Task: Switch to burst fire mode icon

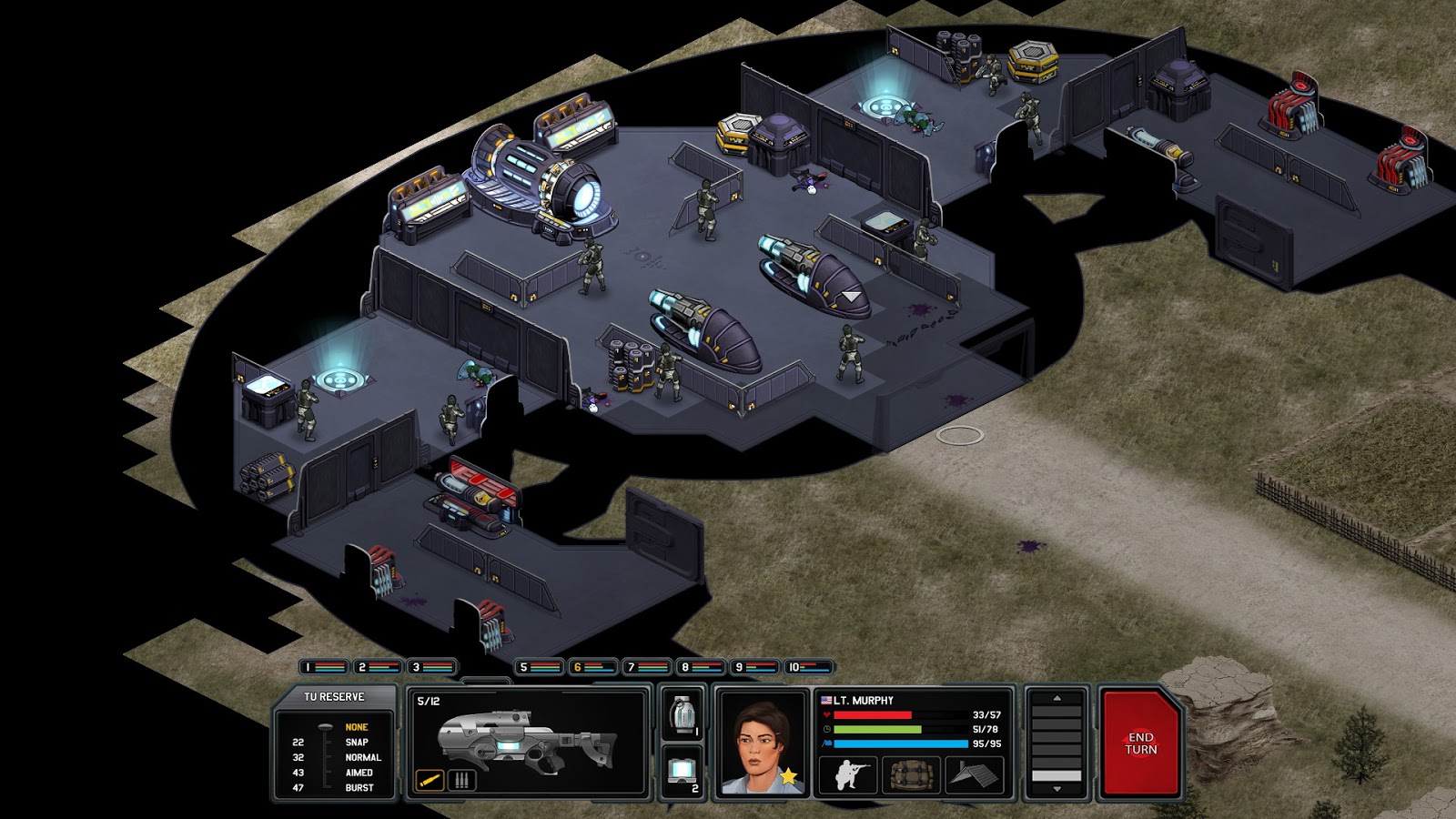Action: click(x=461, y=780)
